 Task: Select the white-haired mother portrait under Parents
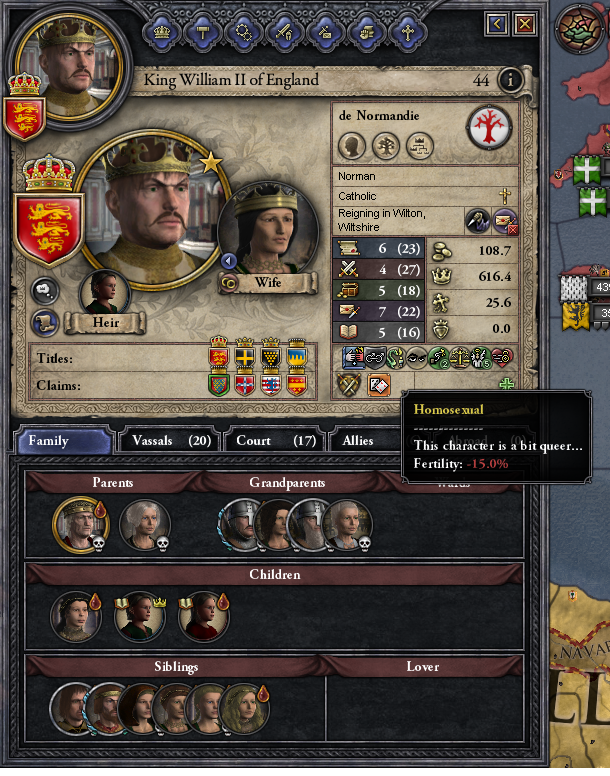click(x=145, y=525)
